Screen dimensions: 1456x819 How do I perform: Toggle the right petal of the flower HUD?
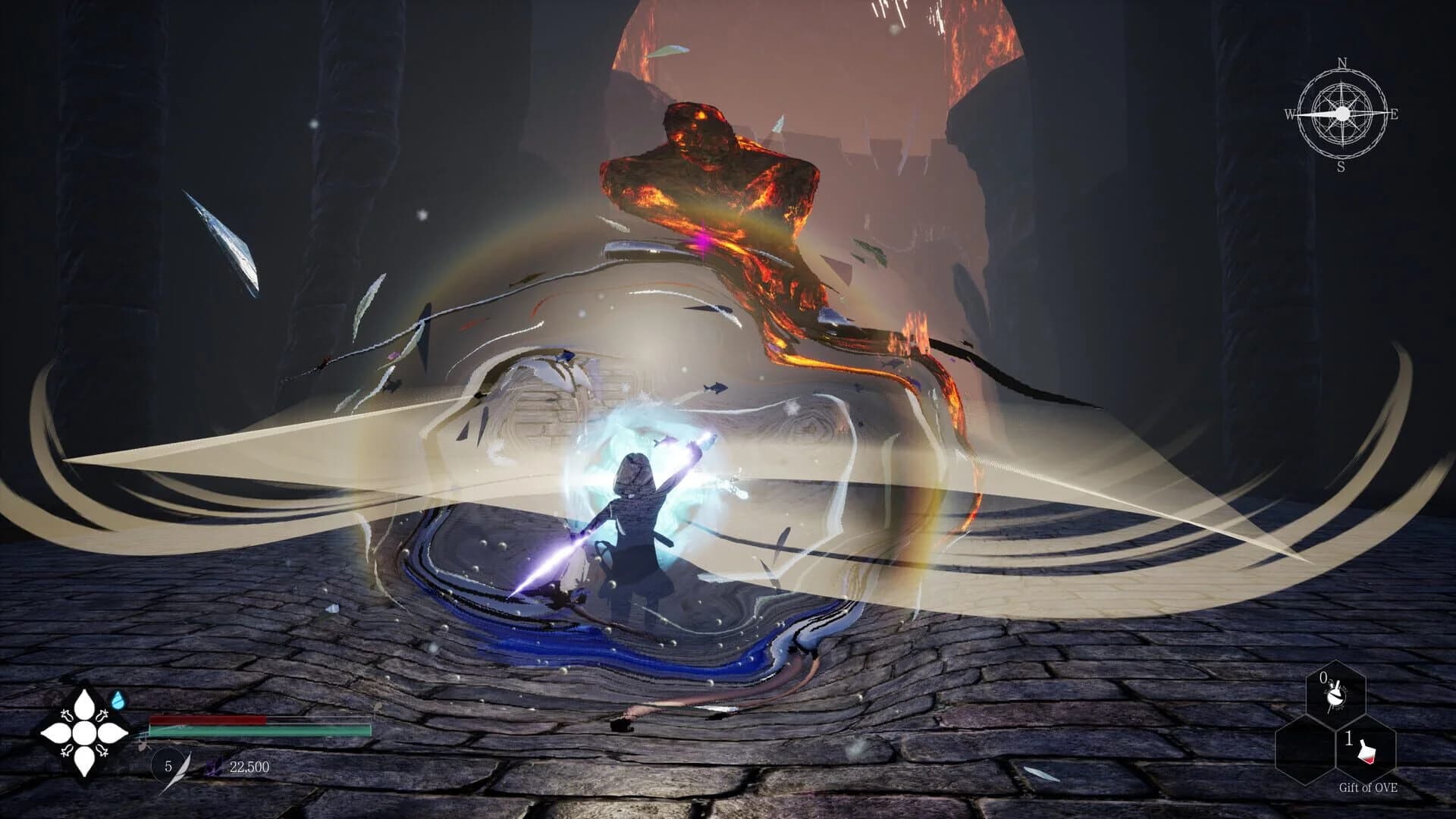(x=111, y=733)
